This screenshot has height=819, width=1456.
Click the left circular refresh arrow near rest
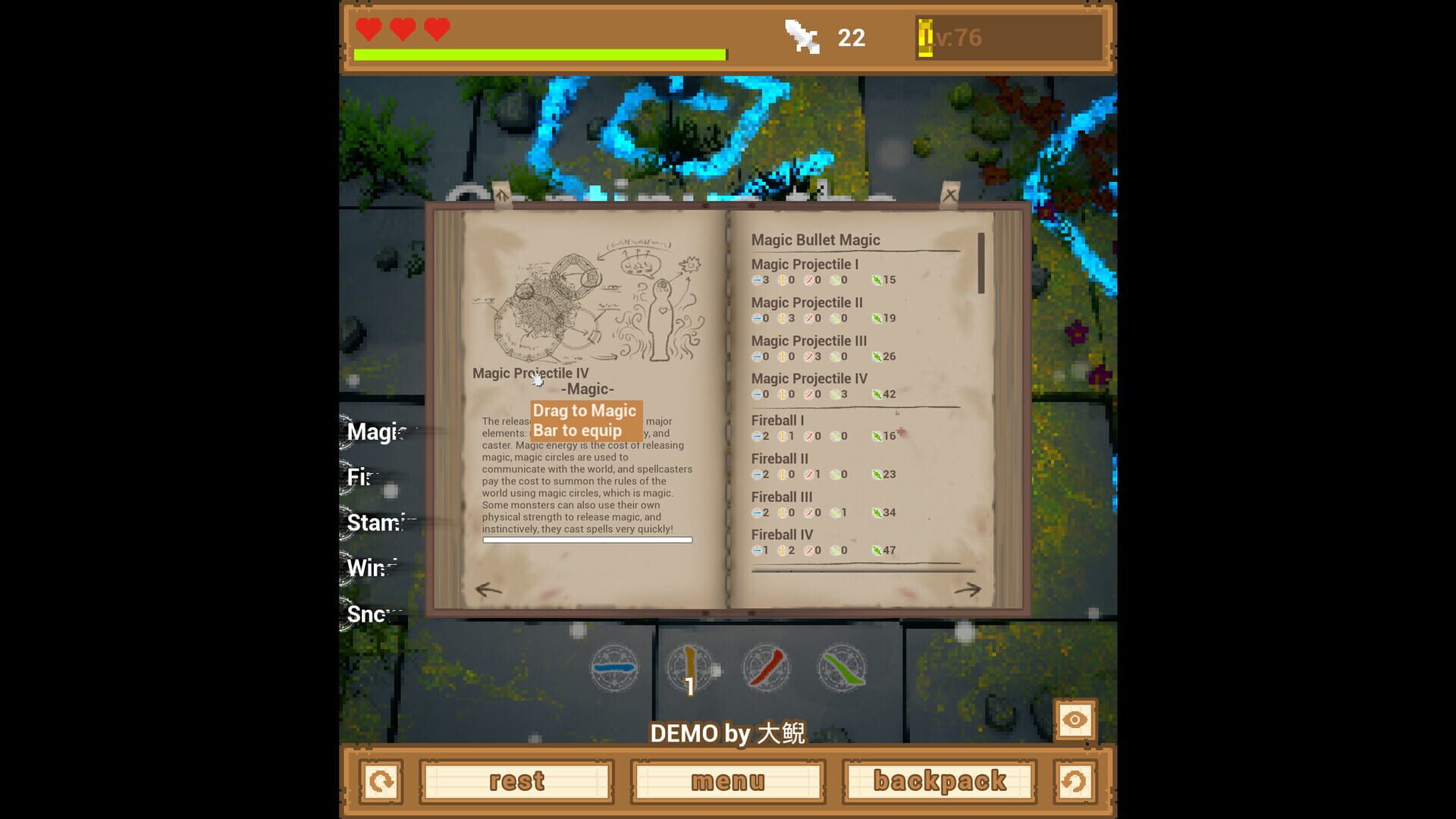pyautogui.click(x=381, y=781)
